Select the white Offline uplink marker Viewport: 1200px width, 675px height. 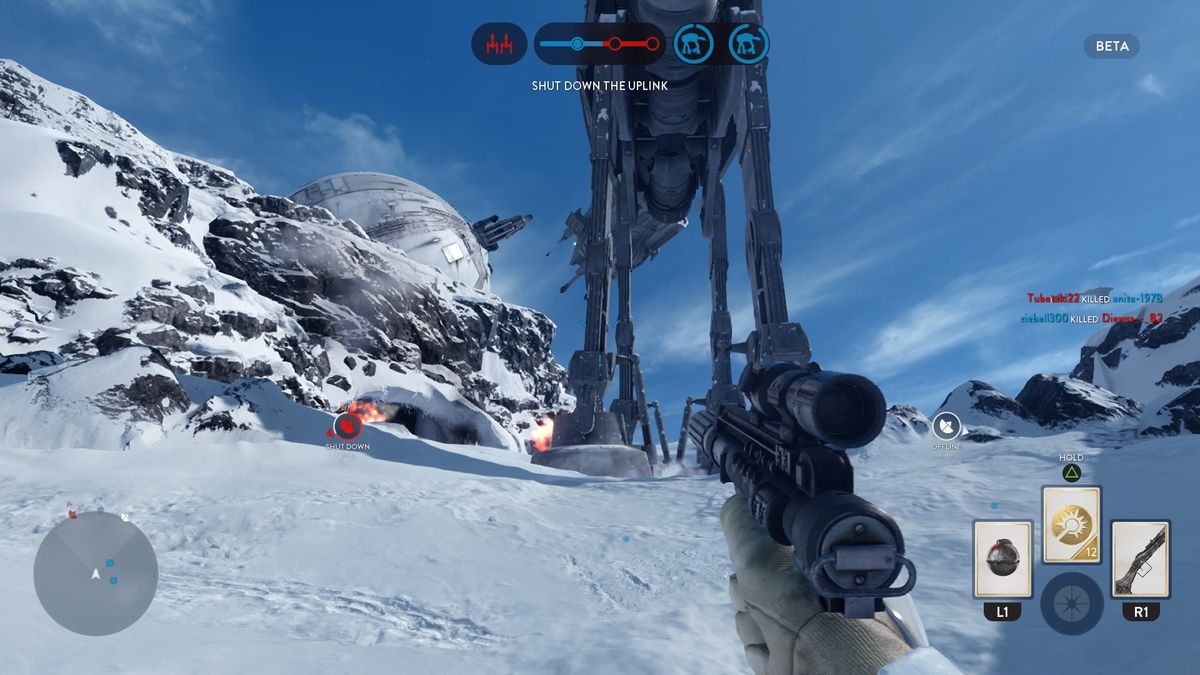pos(946,427)
